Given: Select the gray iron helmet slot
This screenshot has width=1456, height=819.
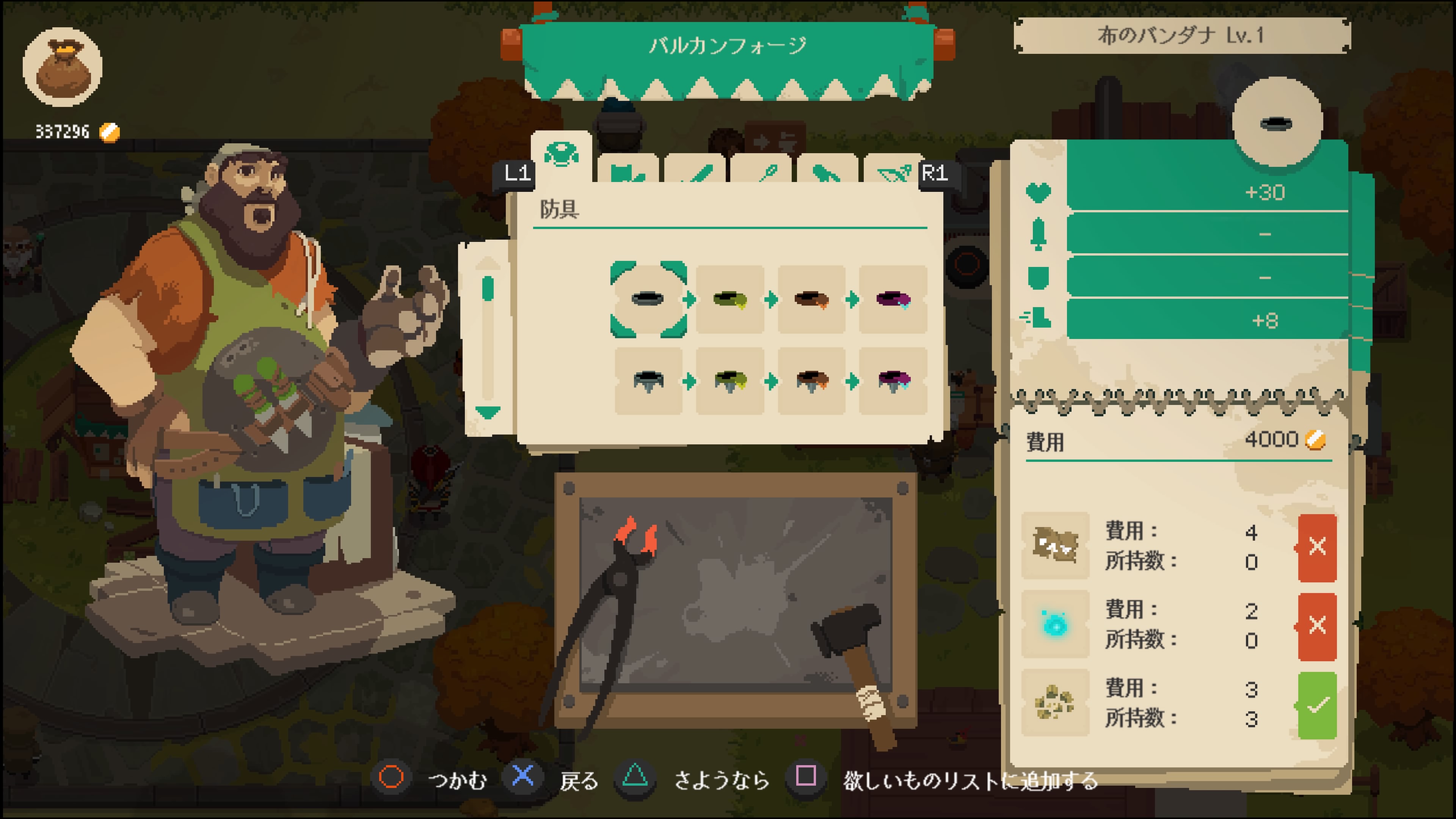Looking at the screenshot, I should tap(648, 381).
